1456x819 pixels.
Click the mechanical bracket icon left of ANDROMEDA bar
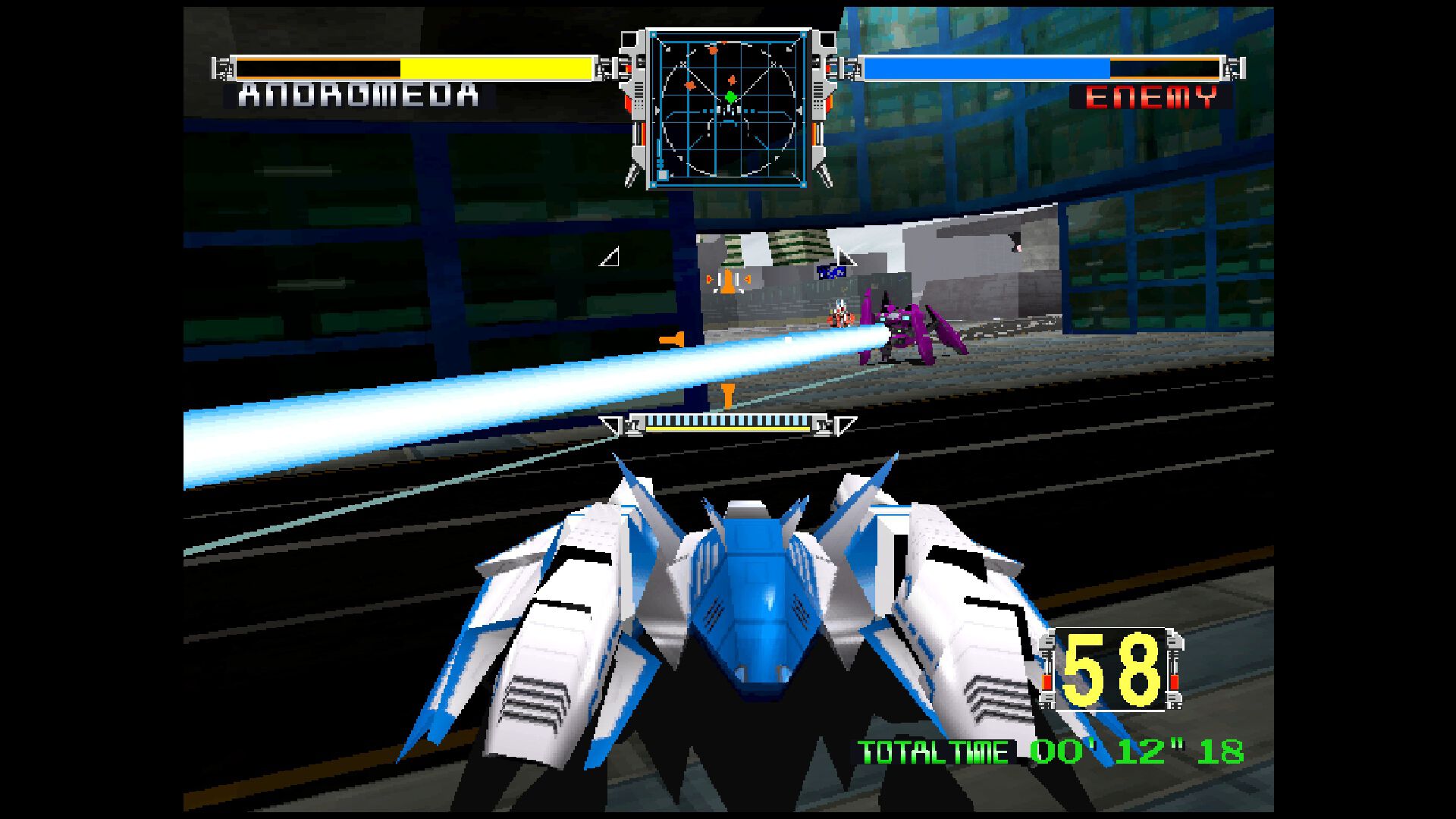(224, 68)
